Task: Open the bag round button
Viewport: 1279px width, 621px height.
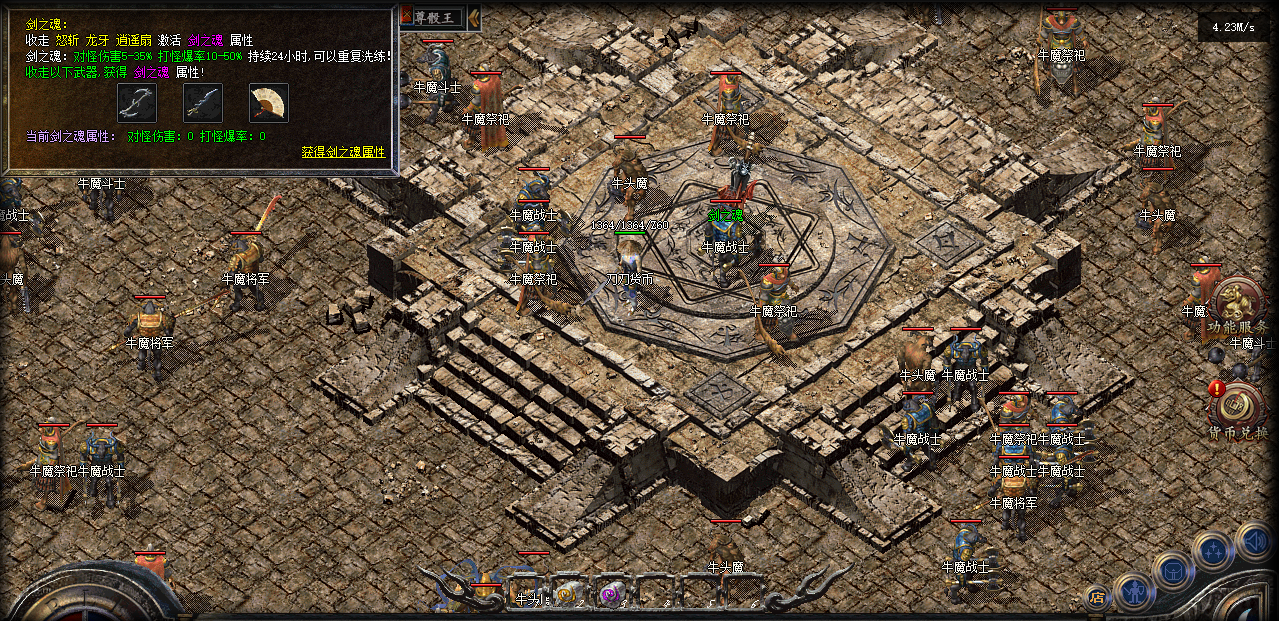Action: click(1173, 571)
